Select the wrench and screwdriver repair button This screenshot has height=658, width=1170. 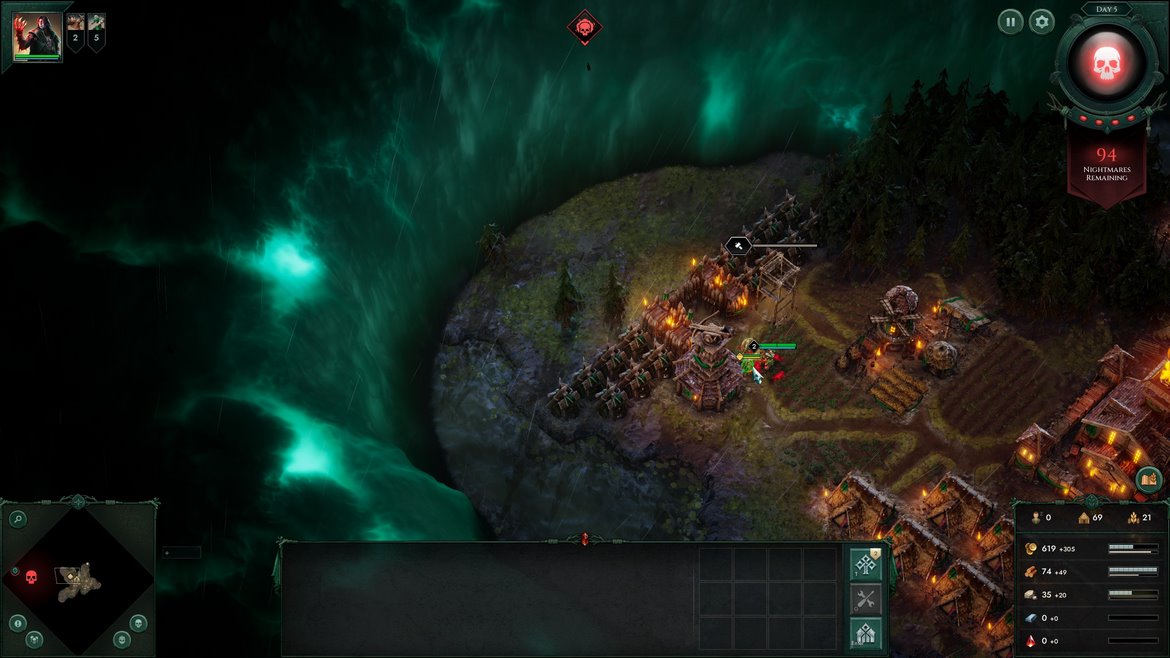(866, 600)
